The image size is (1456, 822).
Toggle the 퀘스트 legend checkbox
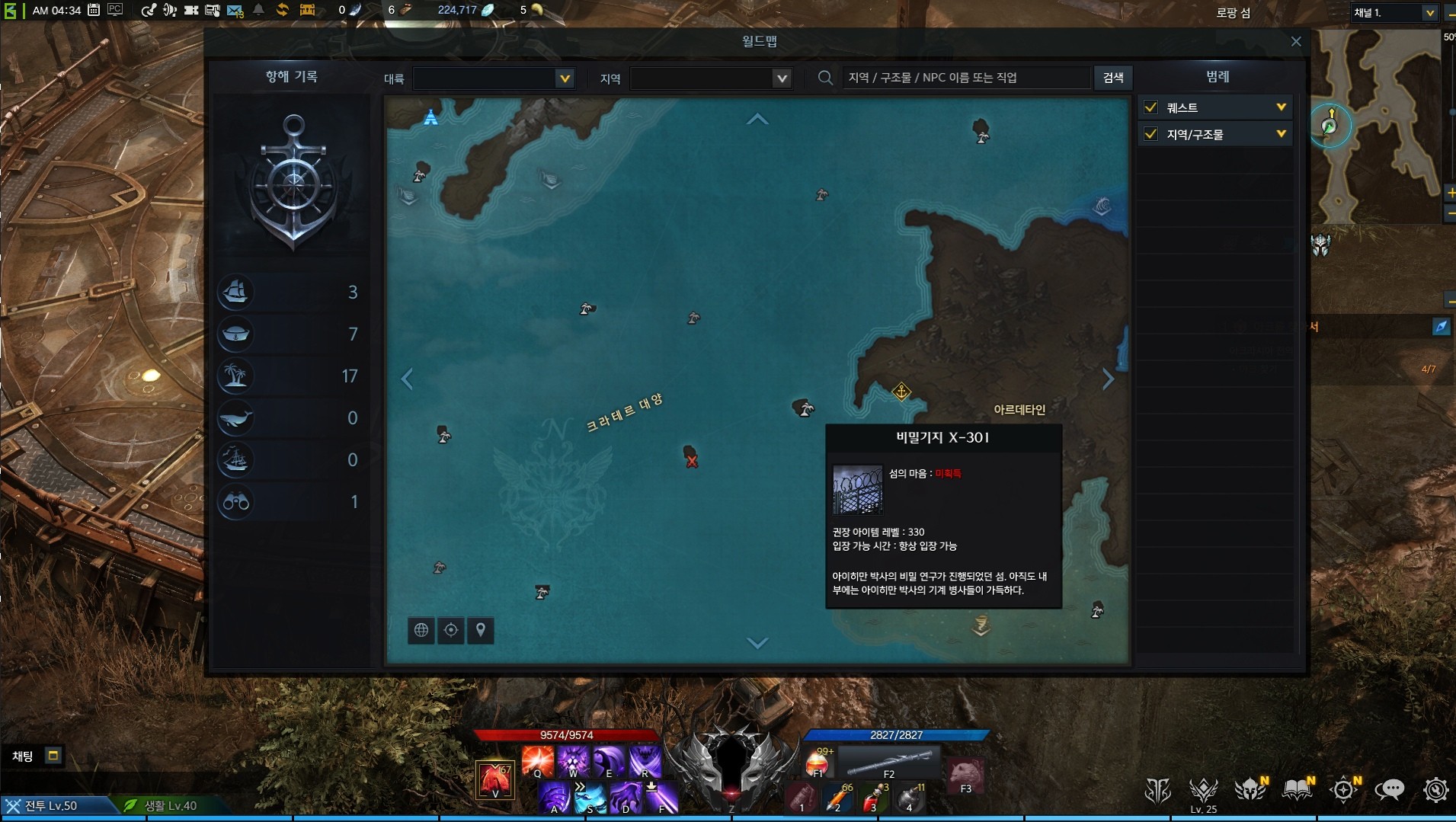click(1151, 107)
